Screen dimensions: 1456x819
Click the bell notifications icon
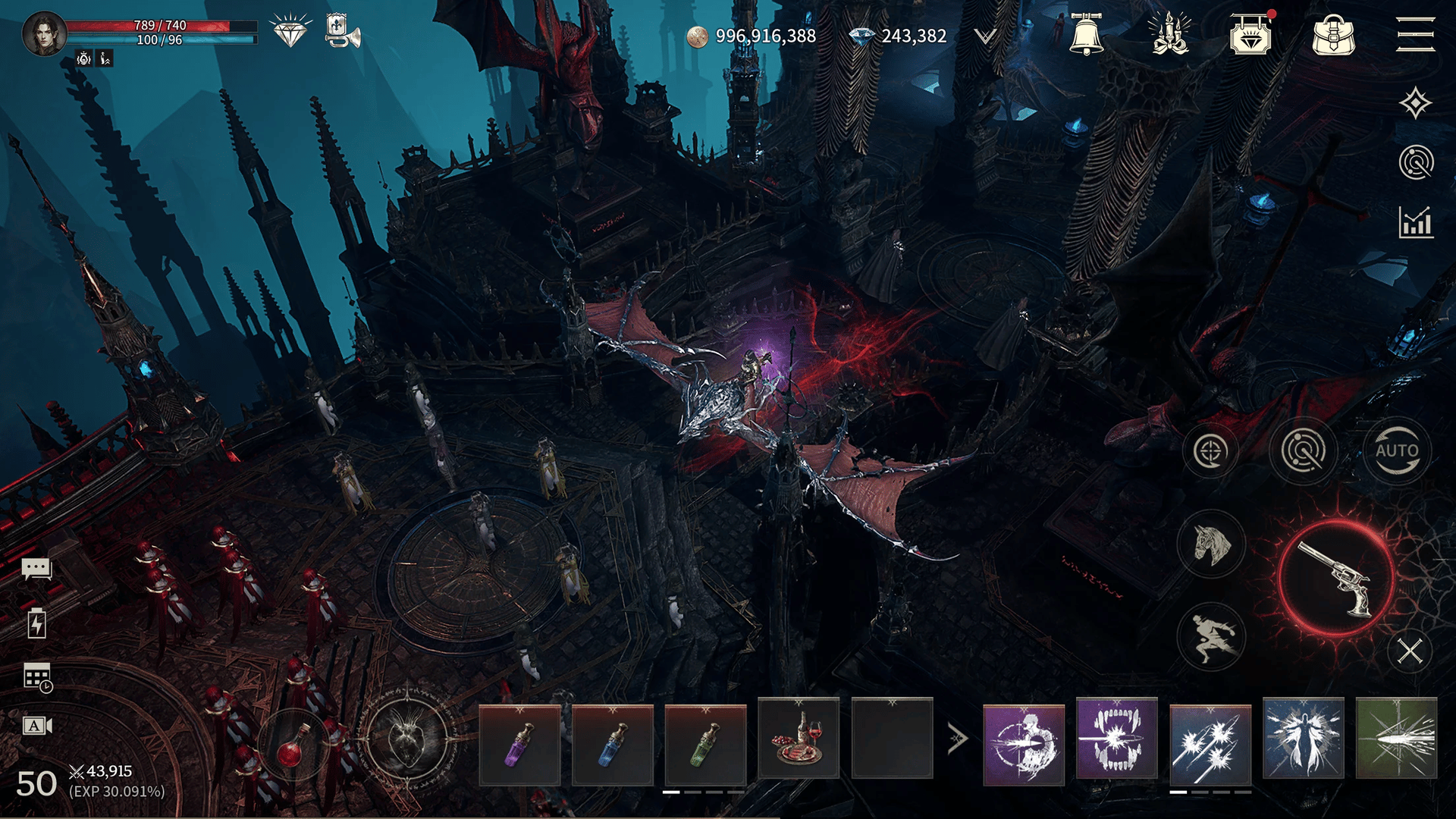coord(1086,35)
